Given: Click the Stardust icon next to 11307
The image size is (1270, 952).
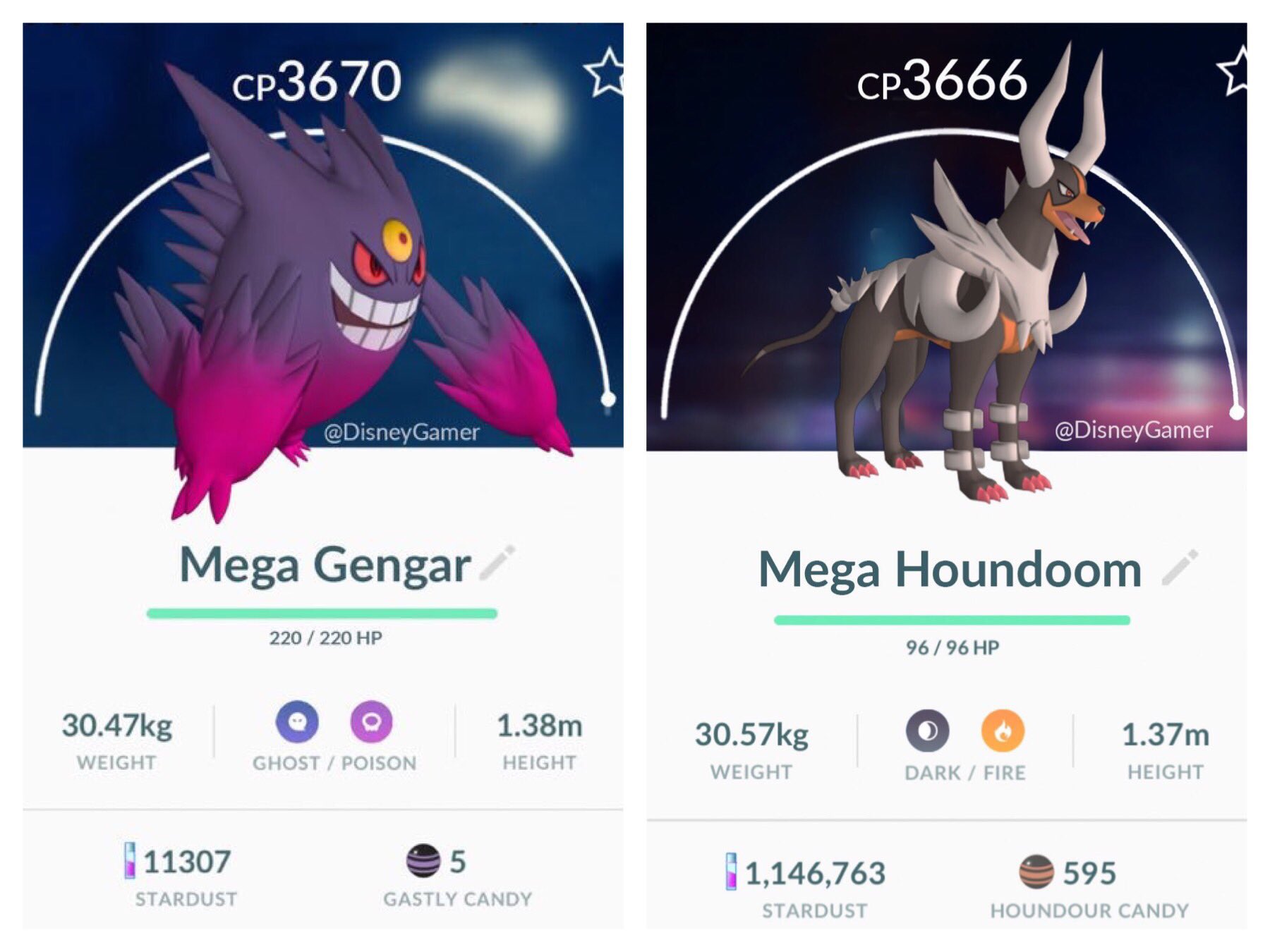Looking at the screenshot, I should tap(128, 862).
